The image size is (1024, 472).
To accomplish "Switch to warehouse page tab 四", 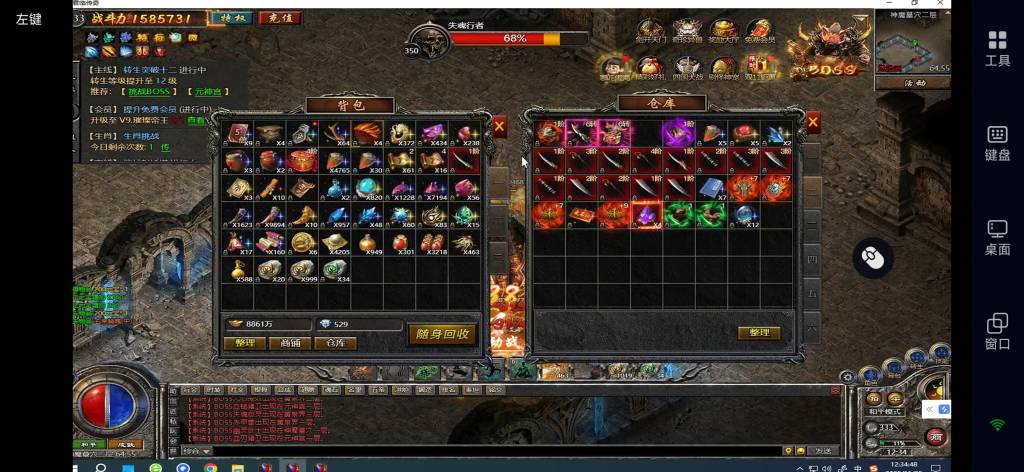I will [812, 260].
